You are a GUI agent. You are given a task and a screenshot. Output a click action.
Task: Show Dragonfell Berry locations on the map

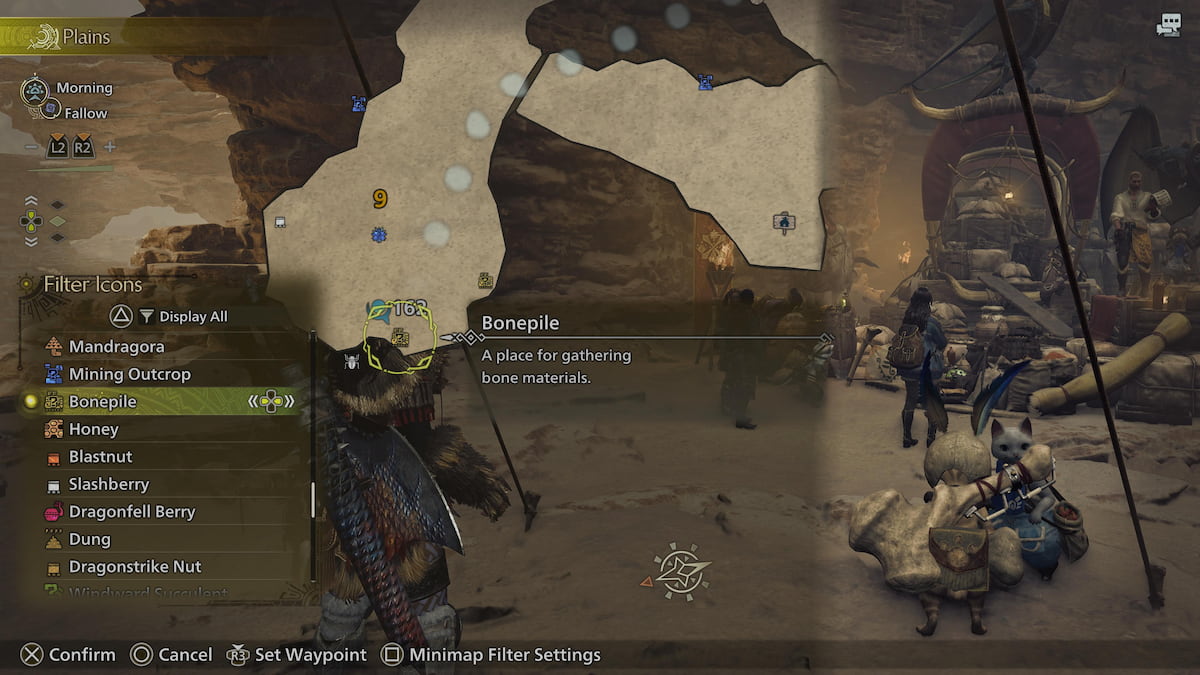[131, 512]
